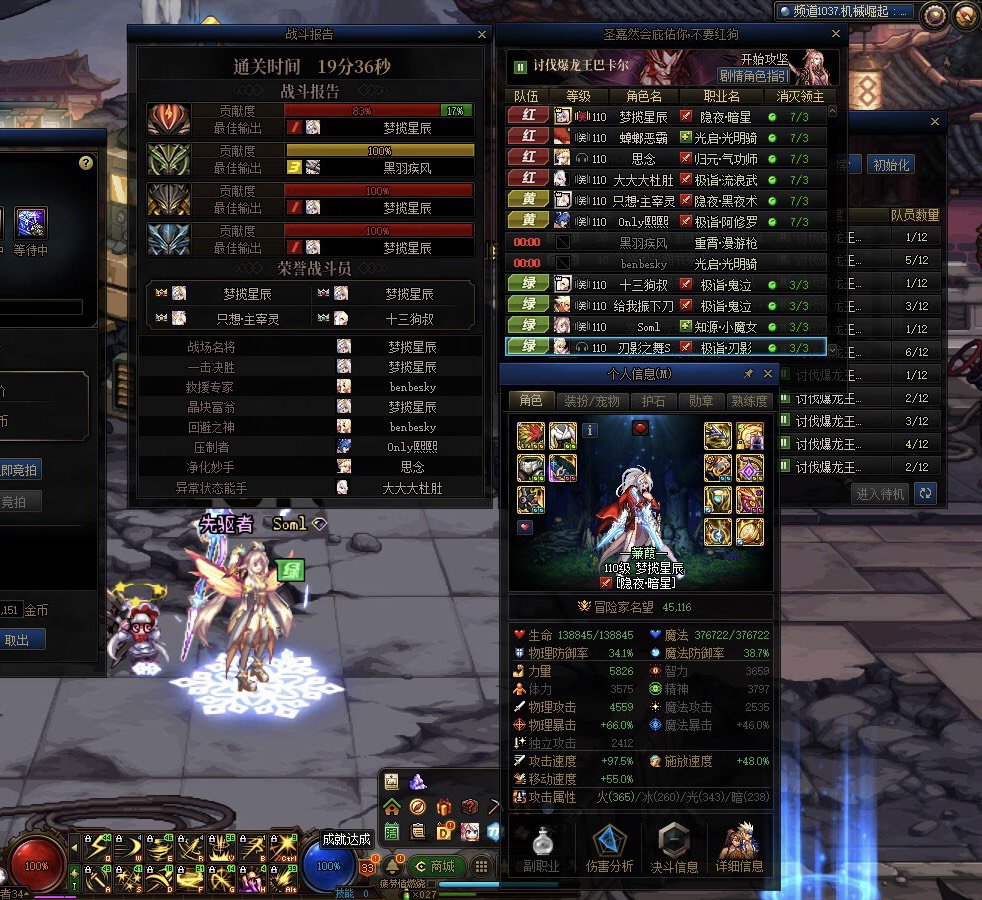Show the 熟练度 tab

click(x=751, y=400)
